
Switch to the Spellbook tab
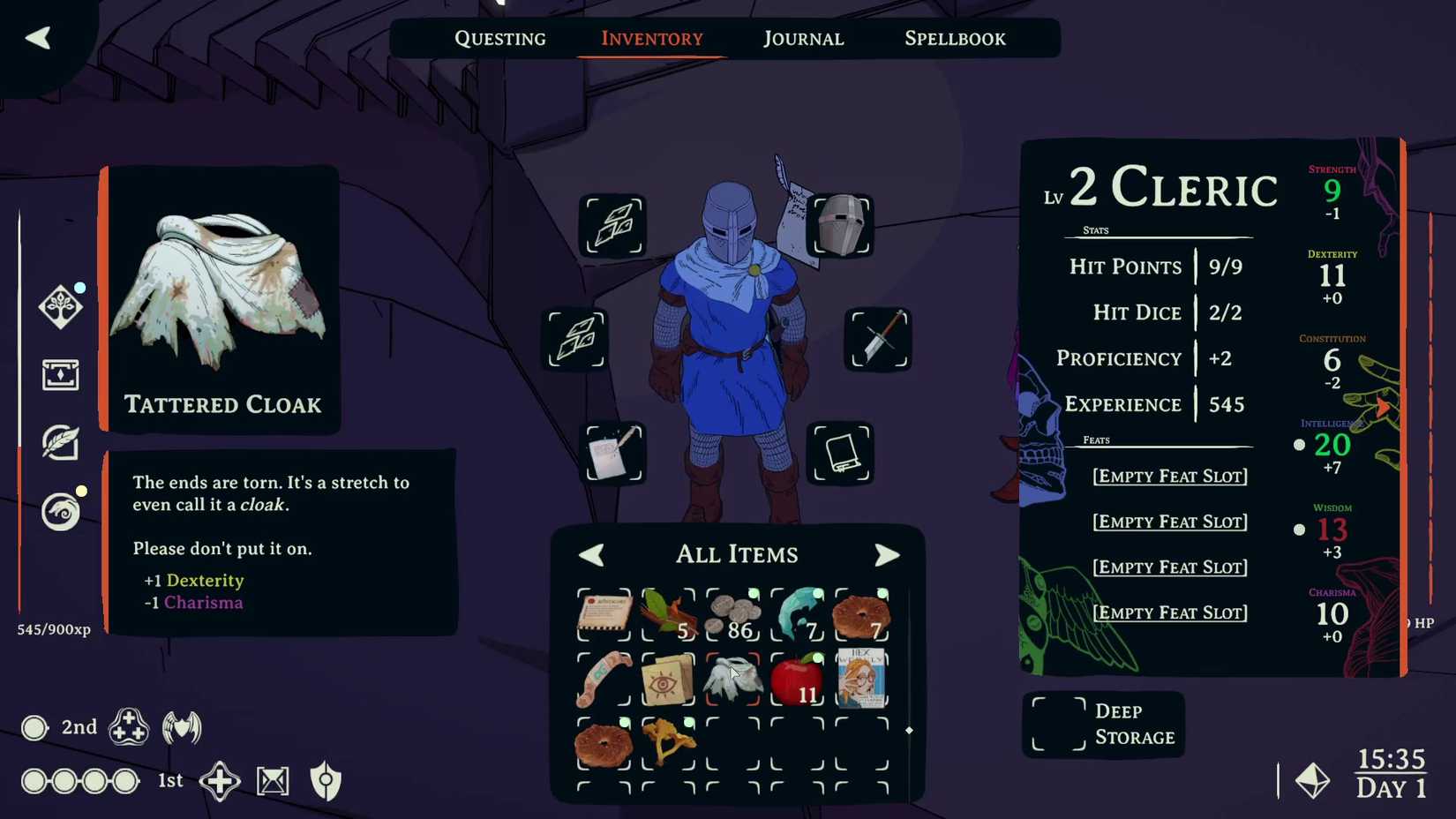954,38
